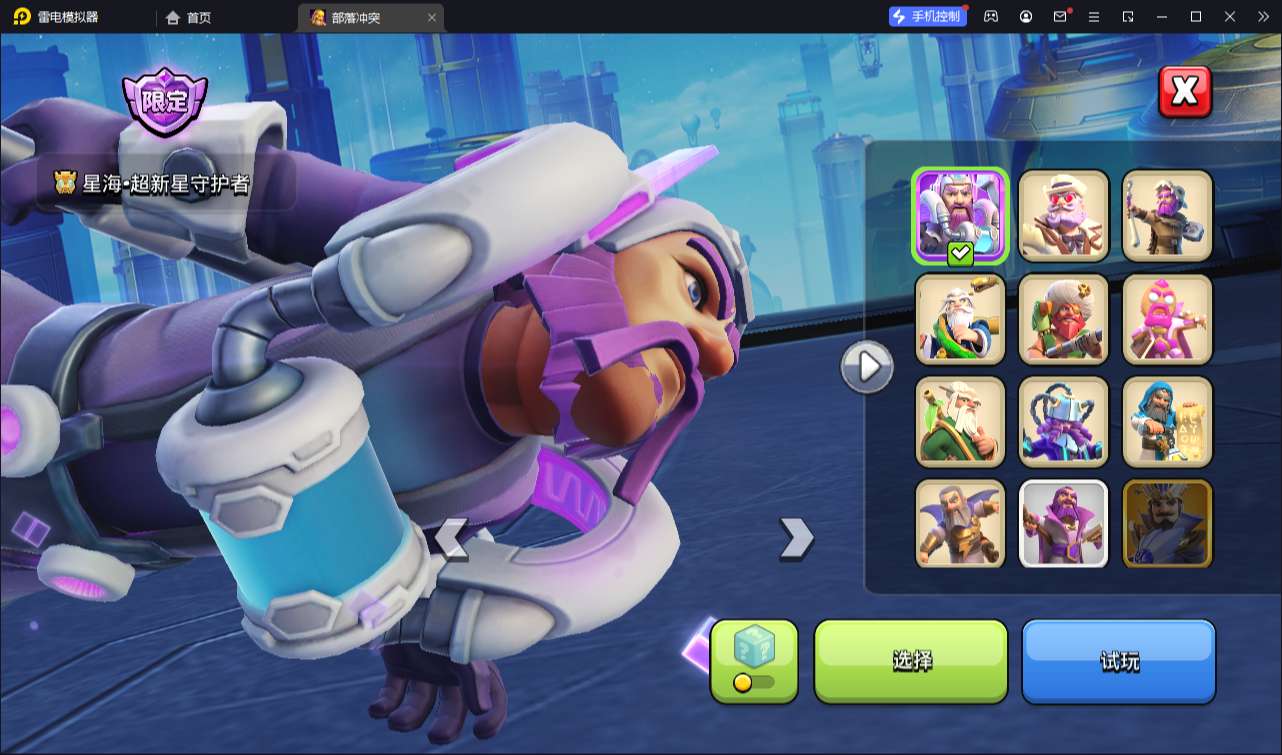Collapse the skin panel with the round arrow
The width and height of the screenshot is (1282, 755).
coord(866,368)
